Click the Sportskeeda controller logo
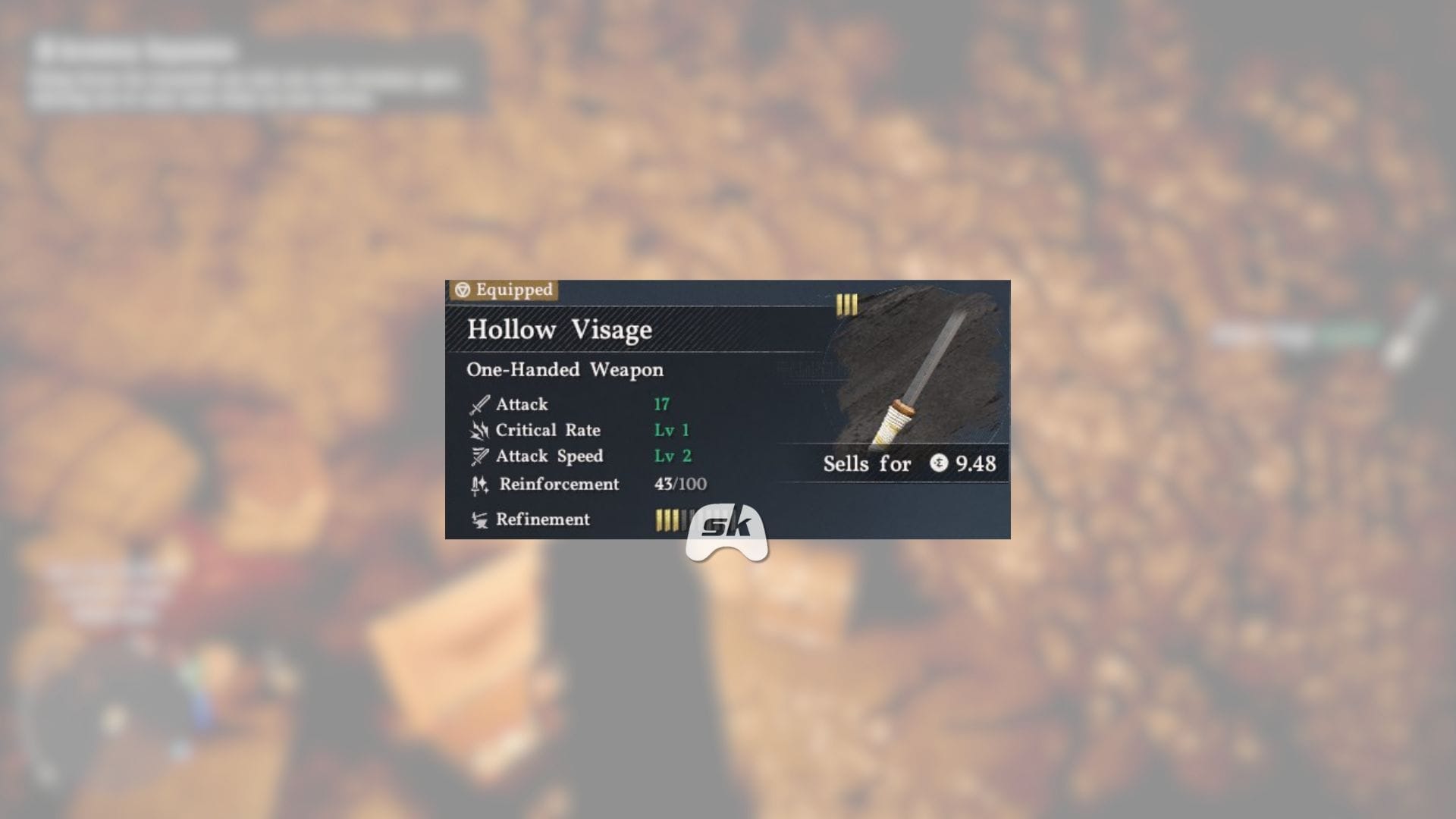 pyautogui.click(x=727, y=528)
